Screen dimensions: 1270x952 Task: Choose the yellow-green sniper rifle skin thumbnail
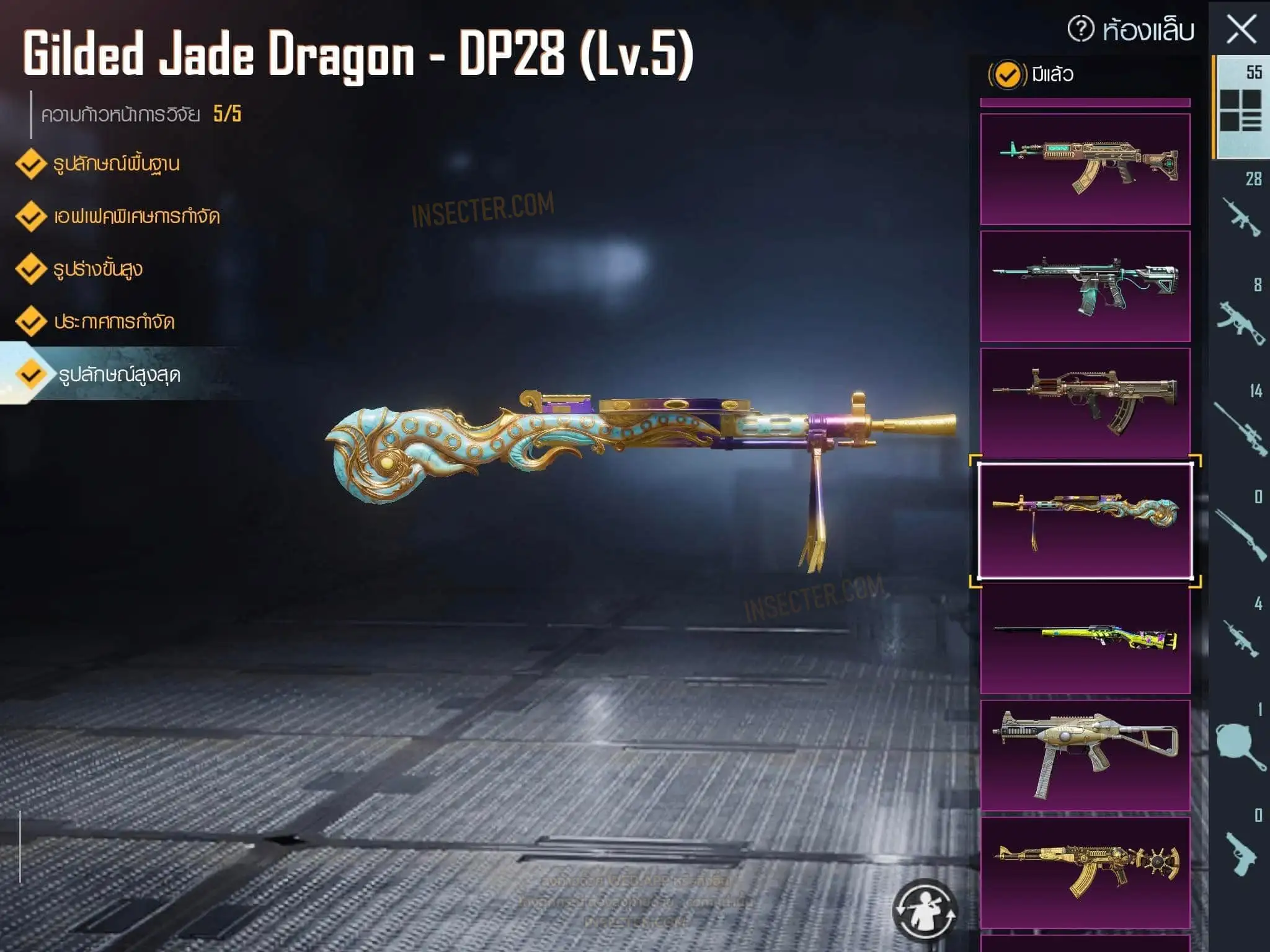[1085, 638]
